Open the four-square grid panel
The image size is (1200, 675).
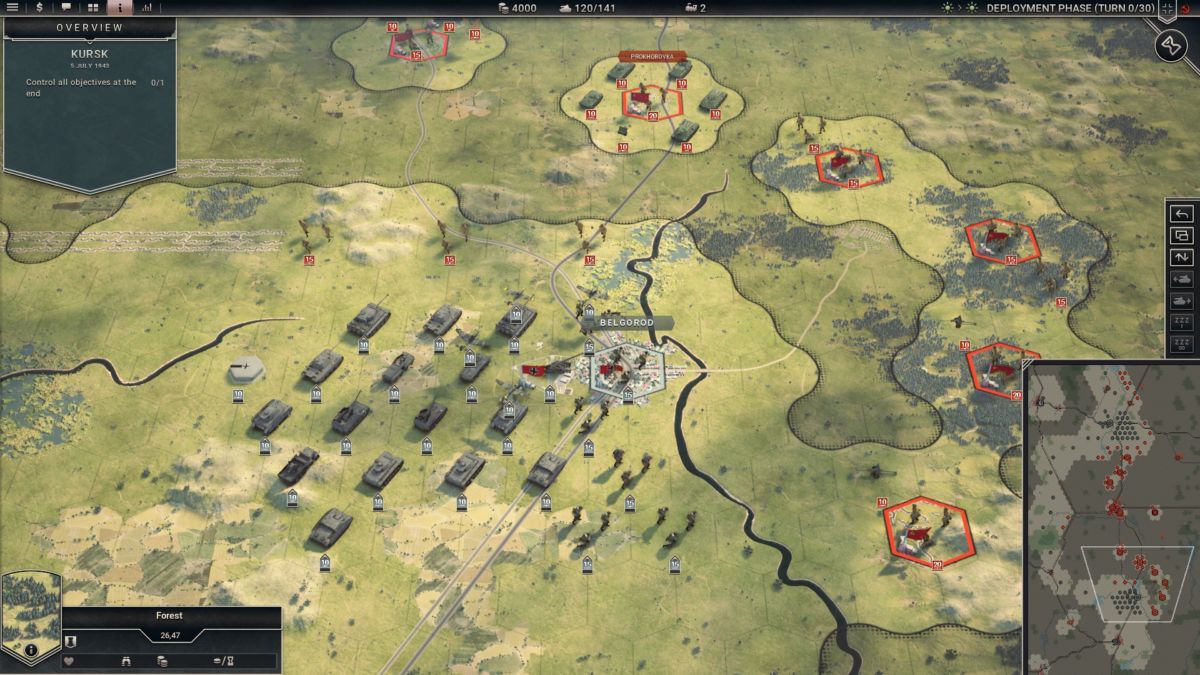pos(93,7)
